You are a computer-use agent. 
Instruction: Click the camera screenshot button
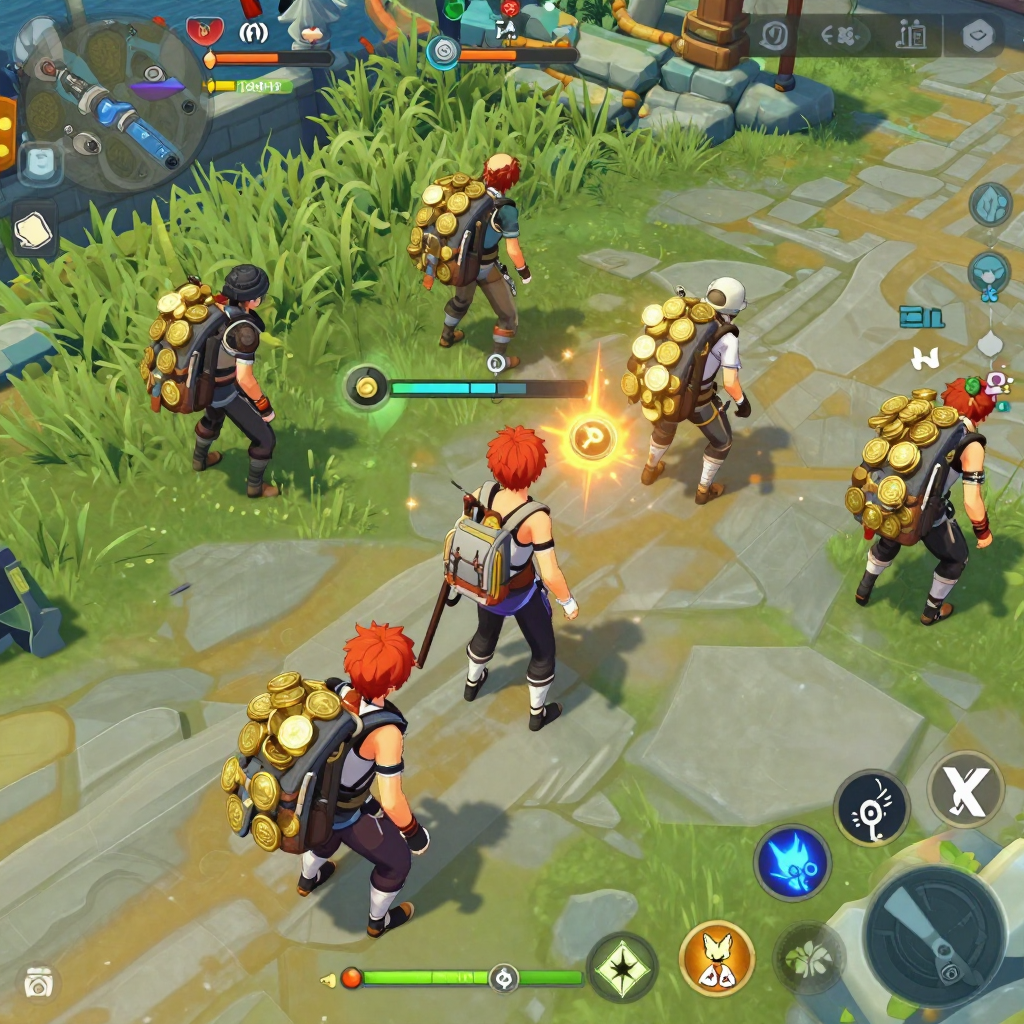point(39,983)
